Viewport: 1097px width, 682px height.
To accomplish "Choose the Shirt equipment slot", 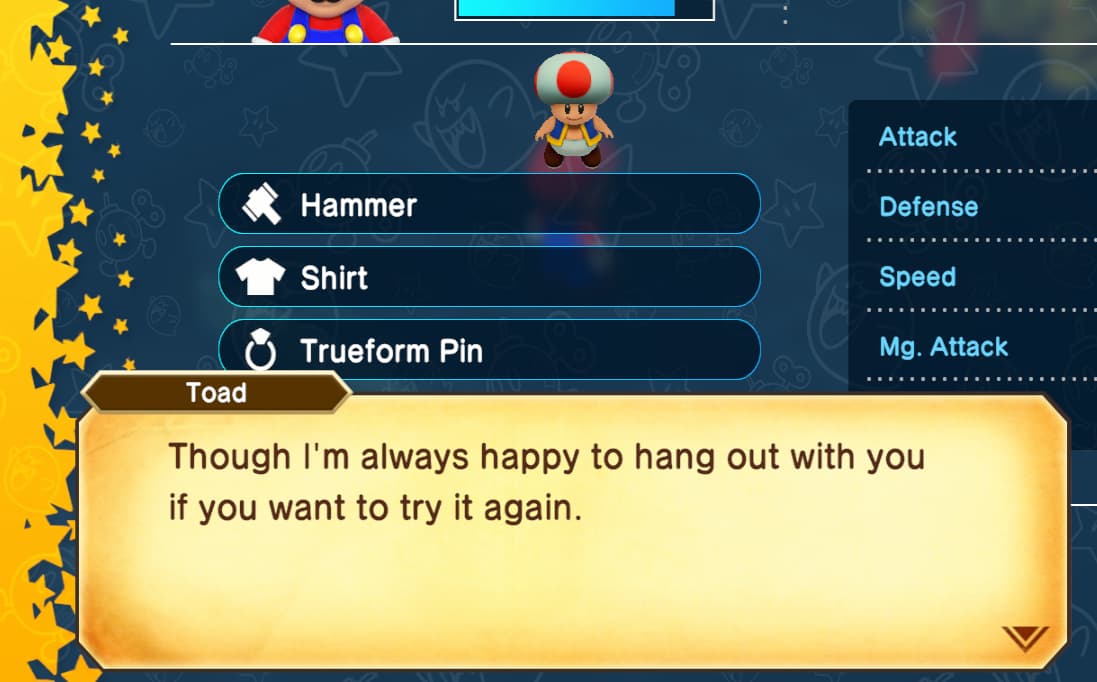I will point(489,277).
